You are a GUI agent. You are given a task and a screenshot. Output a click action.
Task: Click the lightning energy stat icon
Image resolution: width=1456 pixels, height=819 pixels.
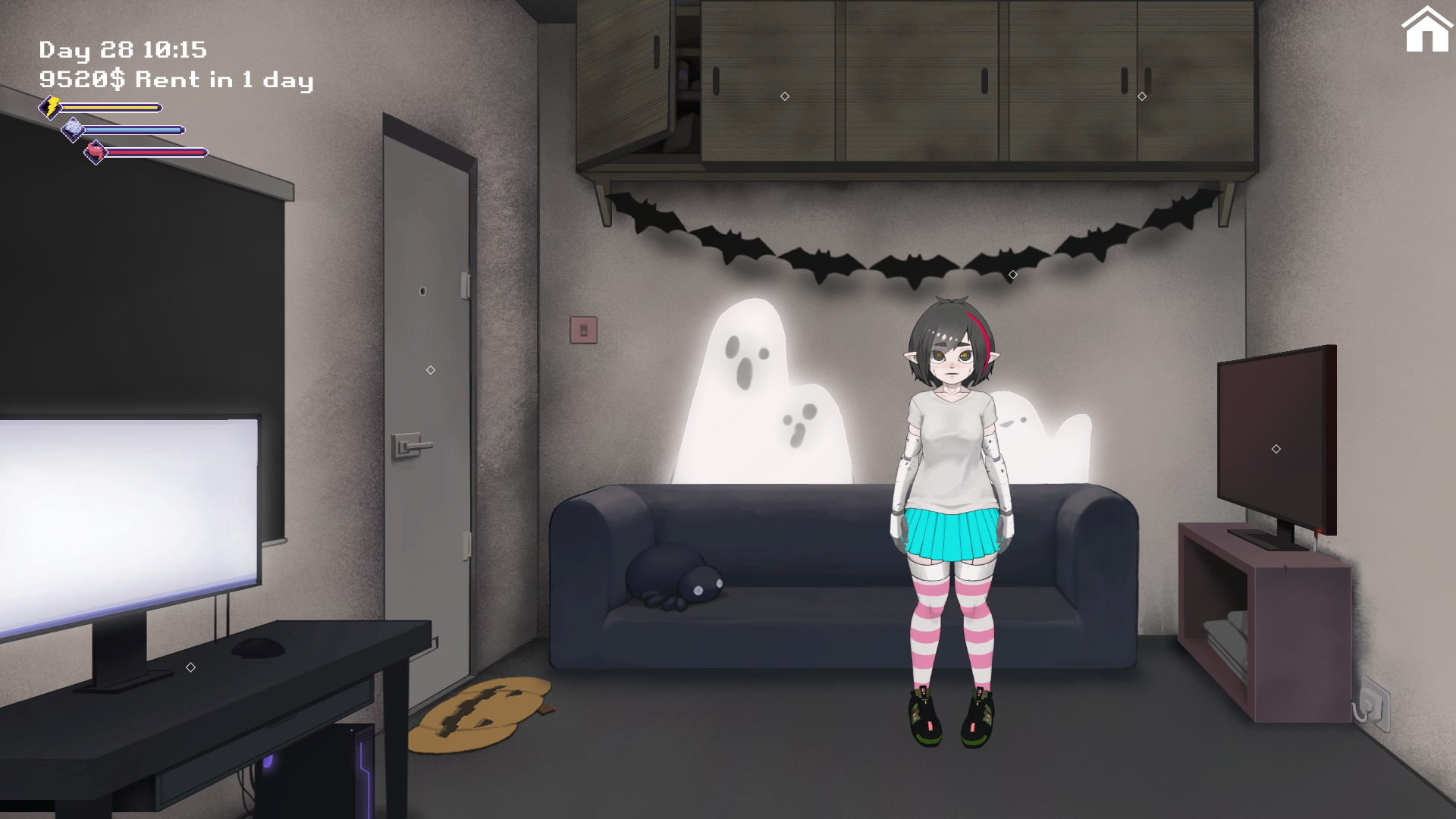pos(49,107)
